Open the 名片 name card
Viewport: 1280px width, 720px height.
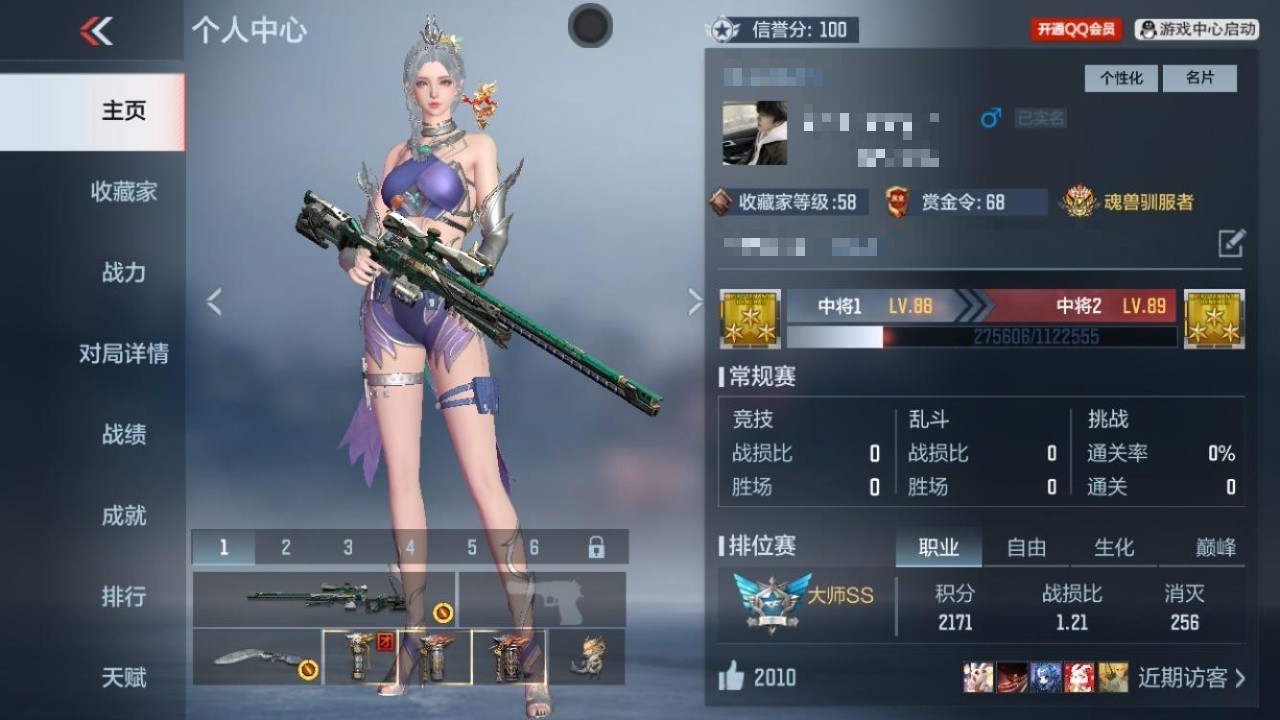pos(1201,78)
